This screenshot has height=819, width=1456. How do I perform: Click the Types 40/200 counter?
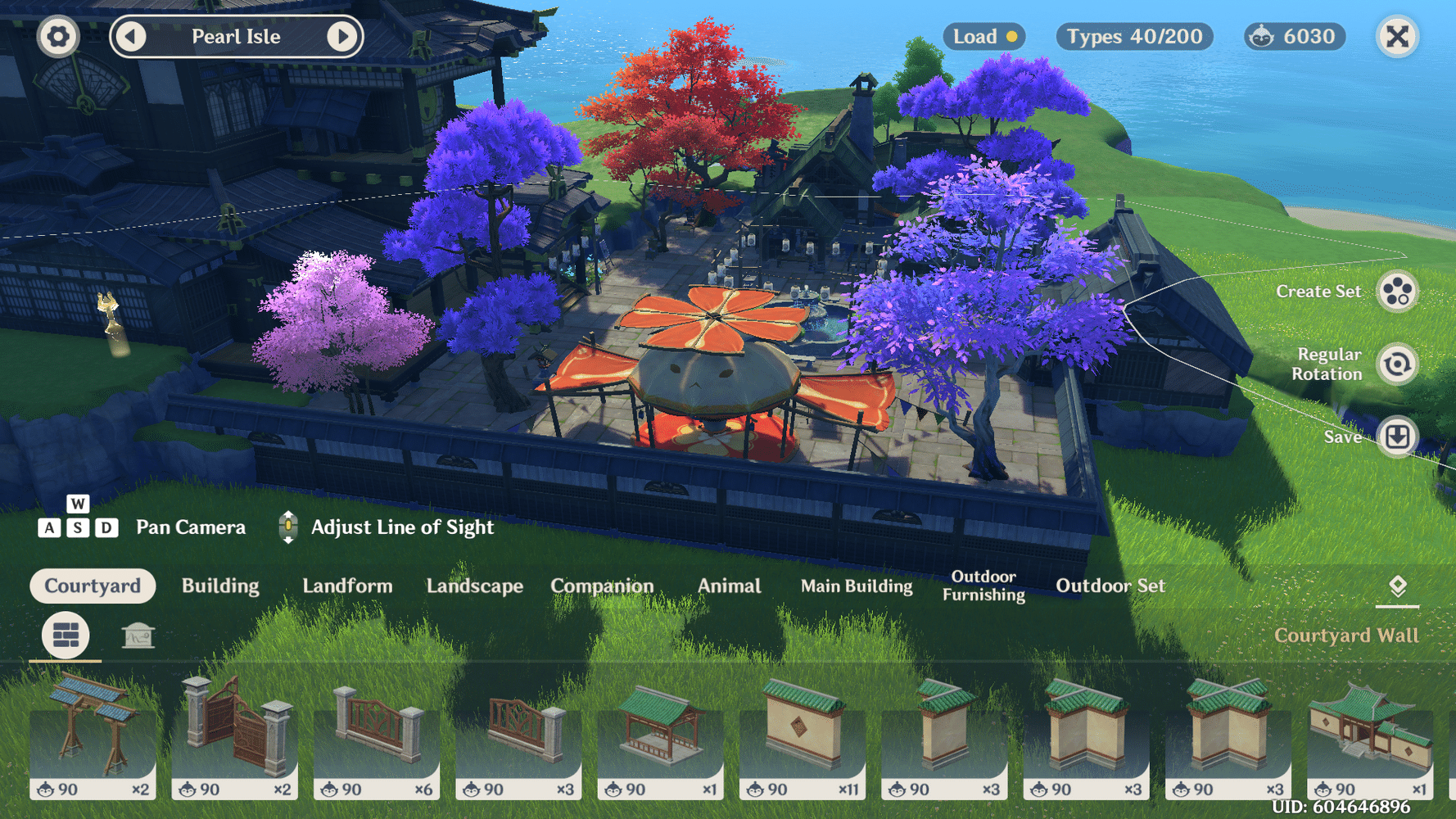pos(1134,37)
